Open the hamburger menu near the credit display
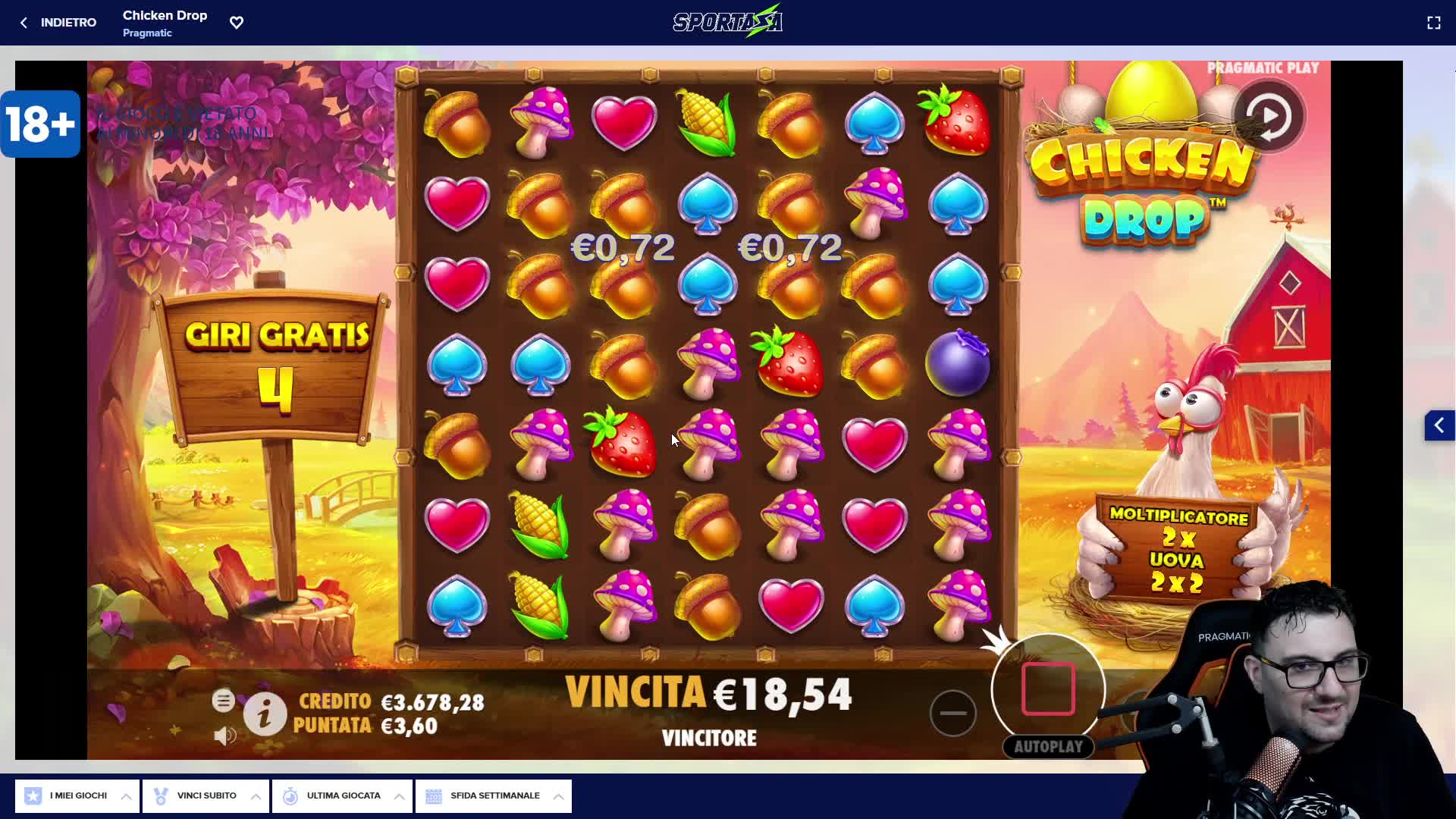Image resolution: width=1456 pixels, height=819 pixels. point(223,701)
